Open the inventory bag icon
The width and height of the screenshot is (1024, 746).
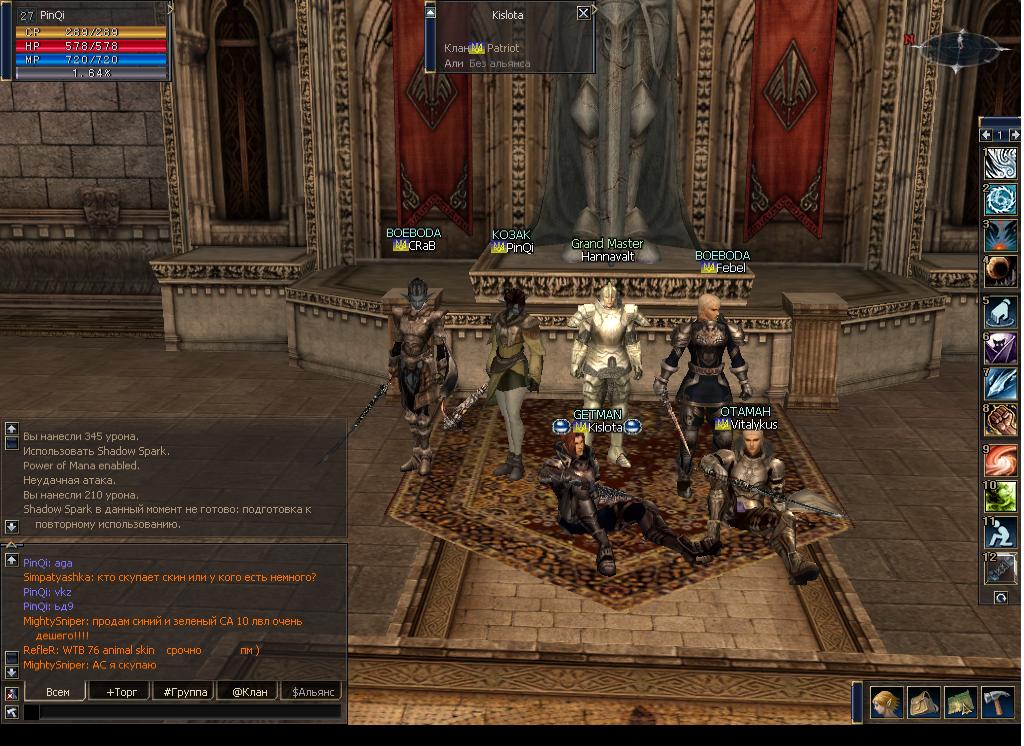[x=924, y=702]
